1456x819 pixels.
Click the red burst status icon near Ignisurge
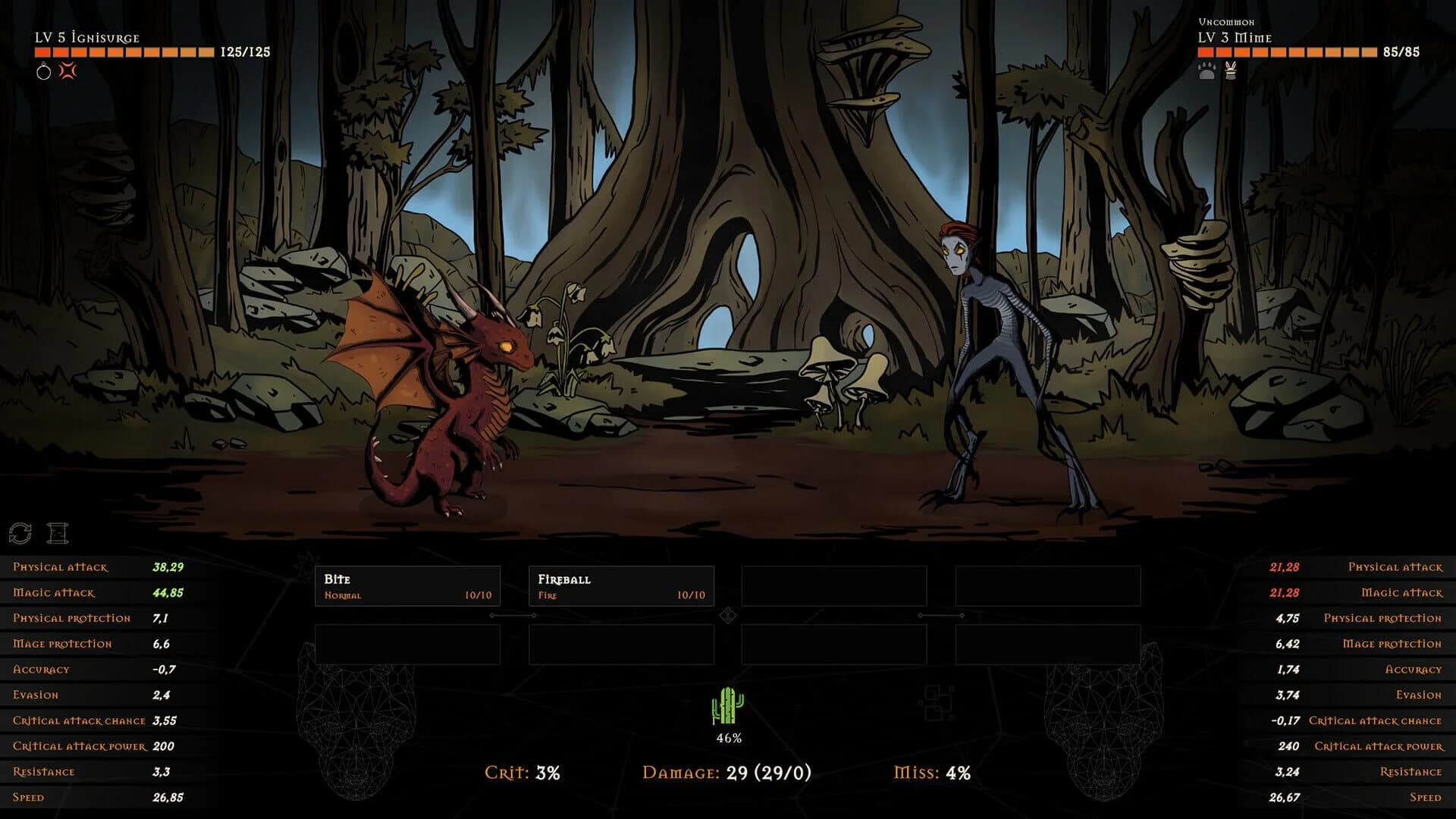coord(66,72)
